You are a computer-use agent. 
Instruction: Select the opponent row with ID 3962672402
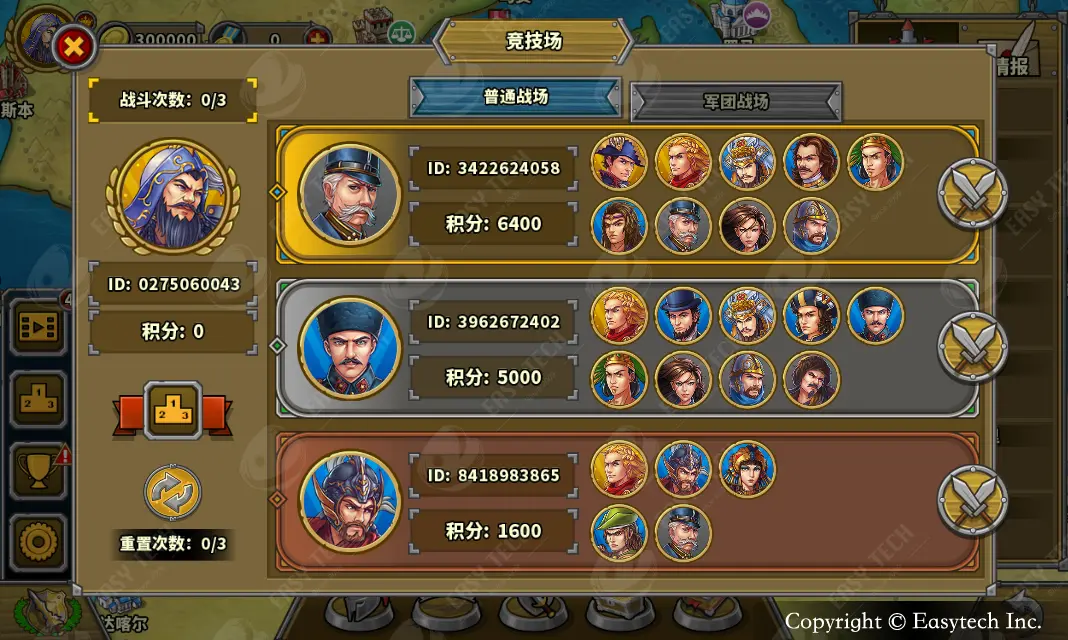tap(493, 322)
